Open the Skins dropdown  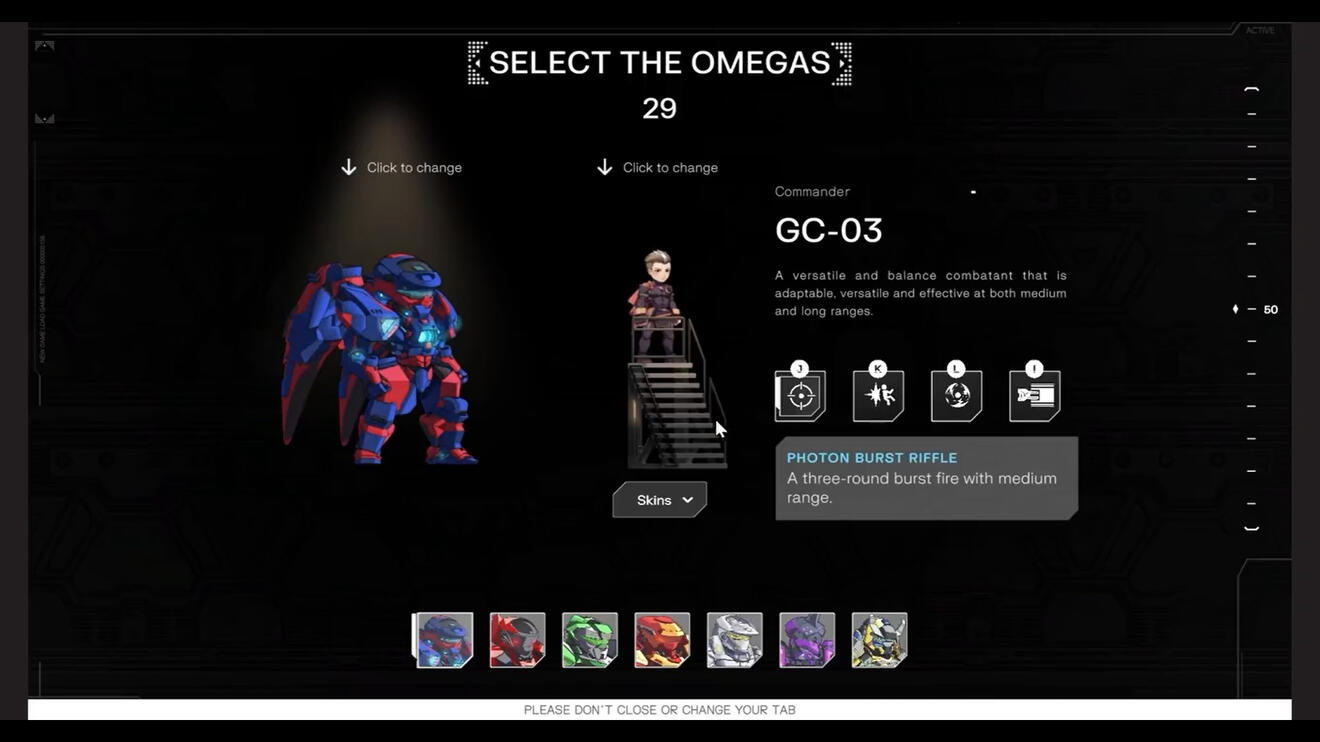pos(660,500)
